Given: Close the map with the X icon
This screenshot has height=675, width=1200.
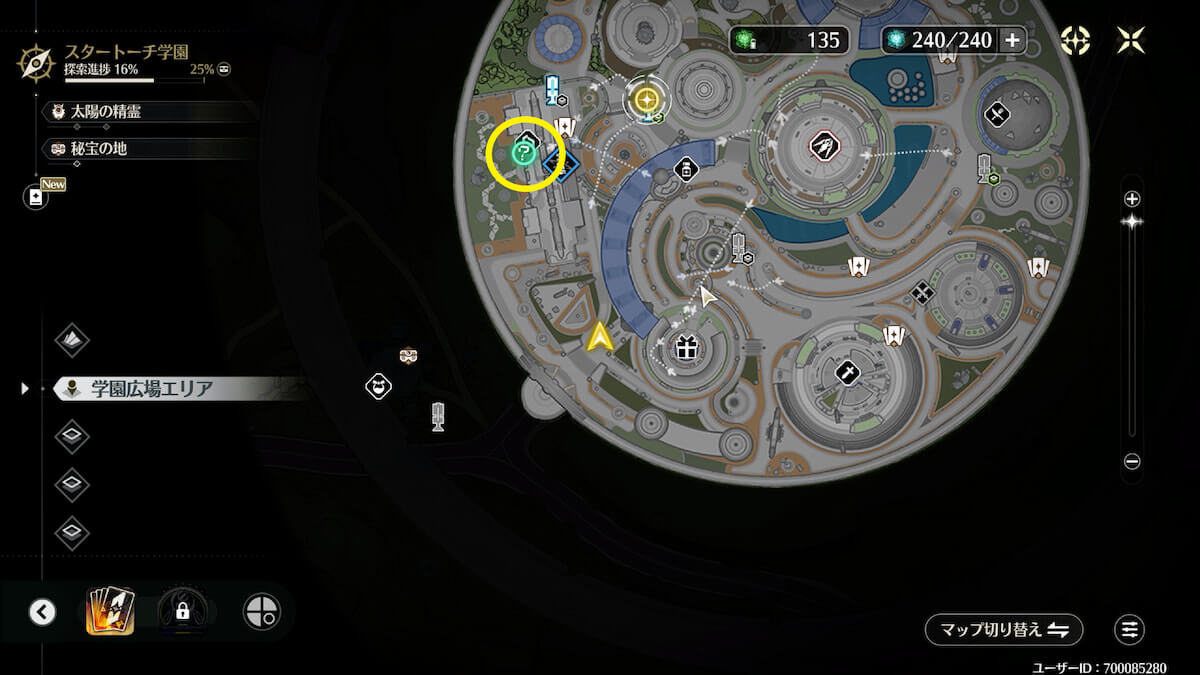Looking at the screenshot, I should pyautogui.click(x=1131, y=40).
